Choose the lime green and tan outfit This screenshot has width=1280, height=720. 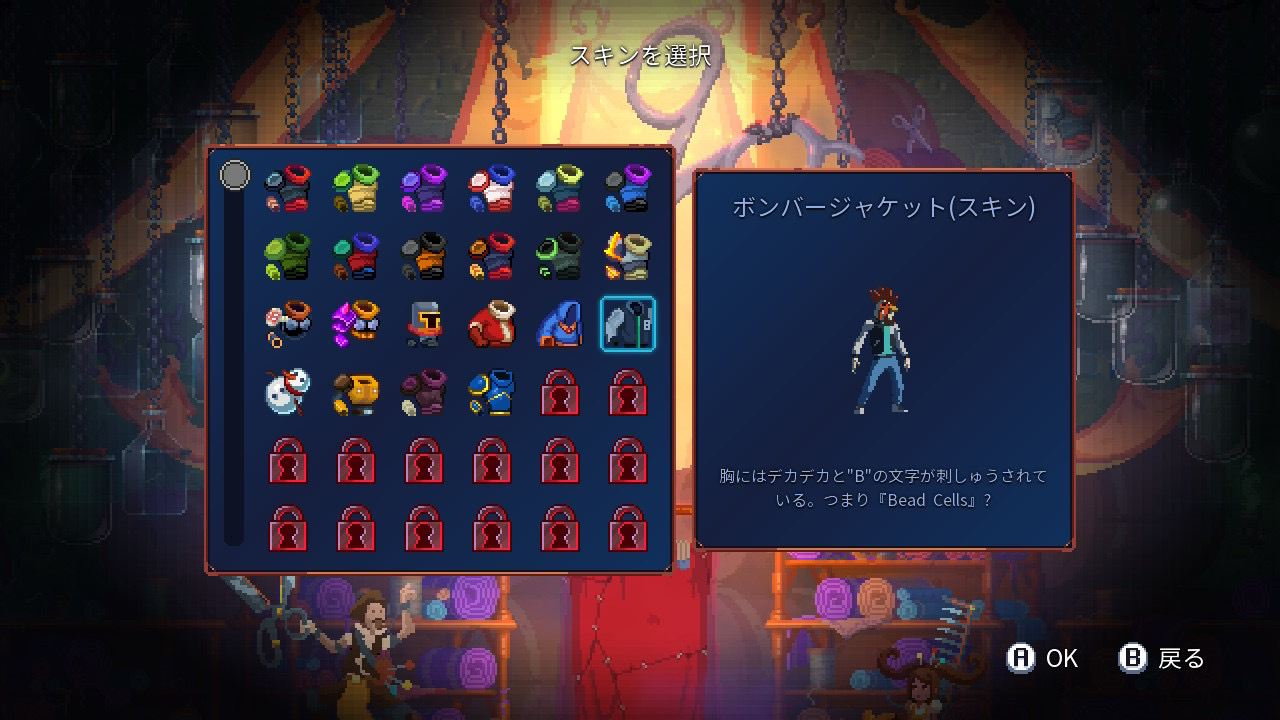coord(355,188)
